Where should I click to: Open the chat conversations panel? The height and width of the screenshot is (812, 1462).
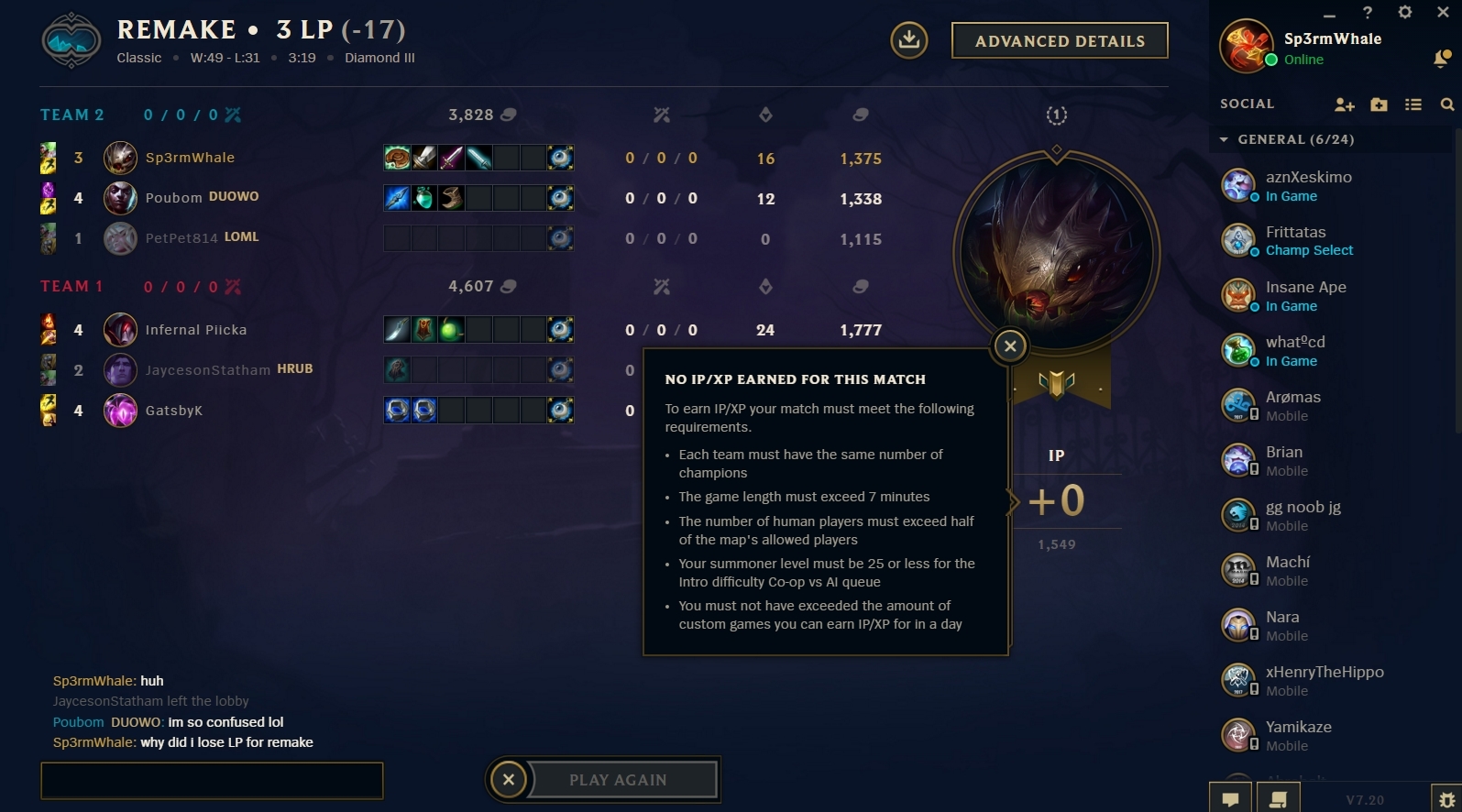point(1229,797)
